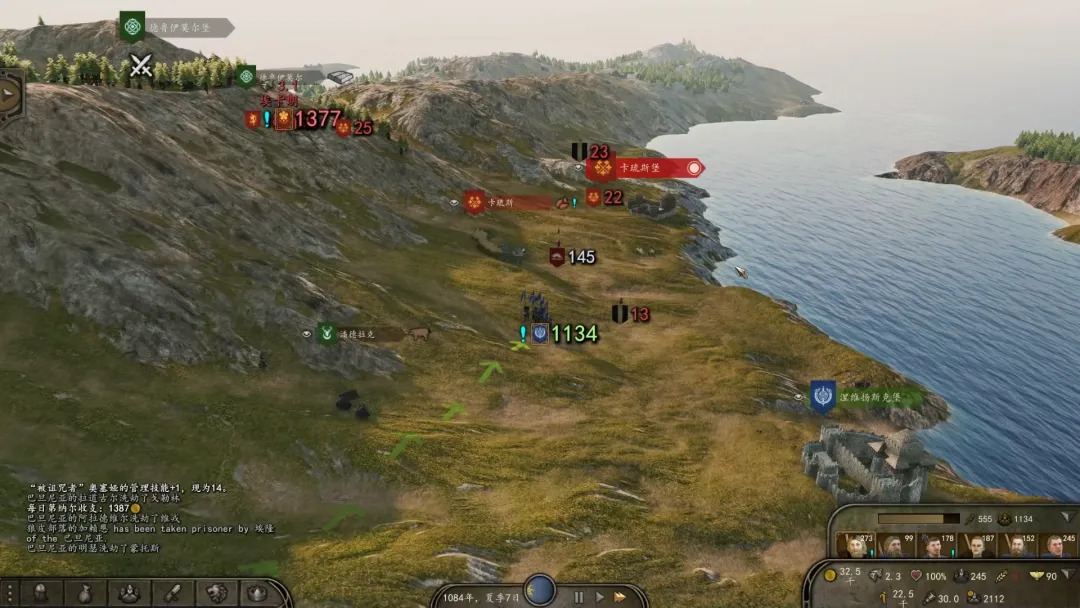1080x608 pixels.
Task: Open the quests log with the scroll icon
Action: (172, 593)
